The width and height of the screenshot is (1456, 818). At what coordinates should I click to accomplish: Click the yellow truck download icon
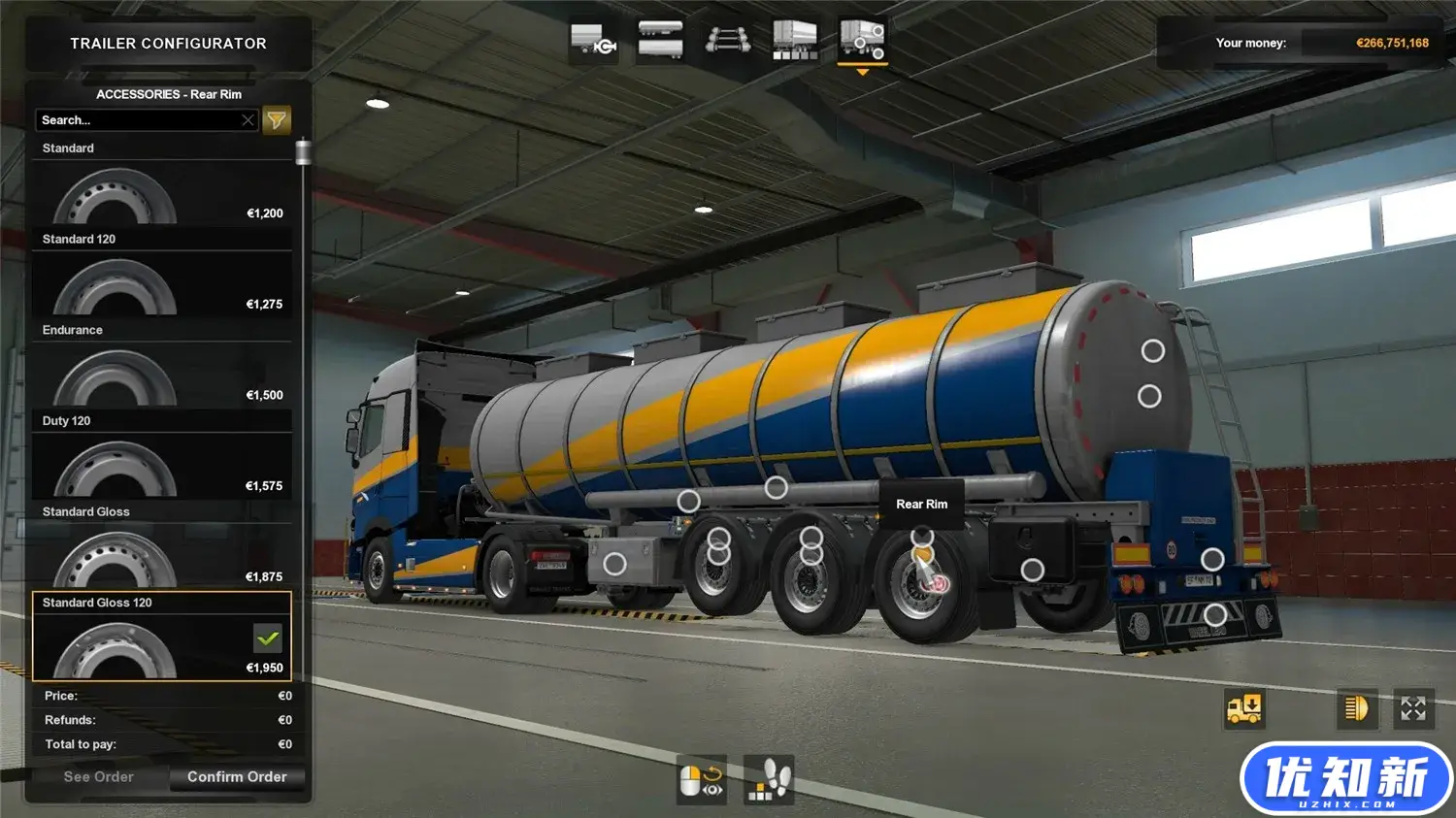[x=1244, y=708]
